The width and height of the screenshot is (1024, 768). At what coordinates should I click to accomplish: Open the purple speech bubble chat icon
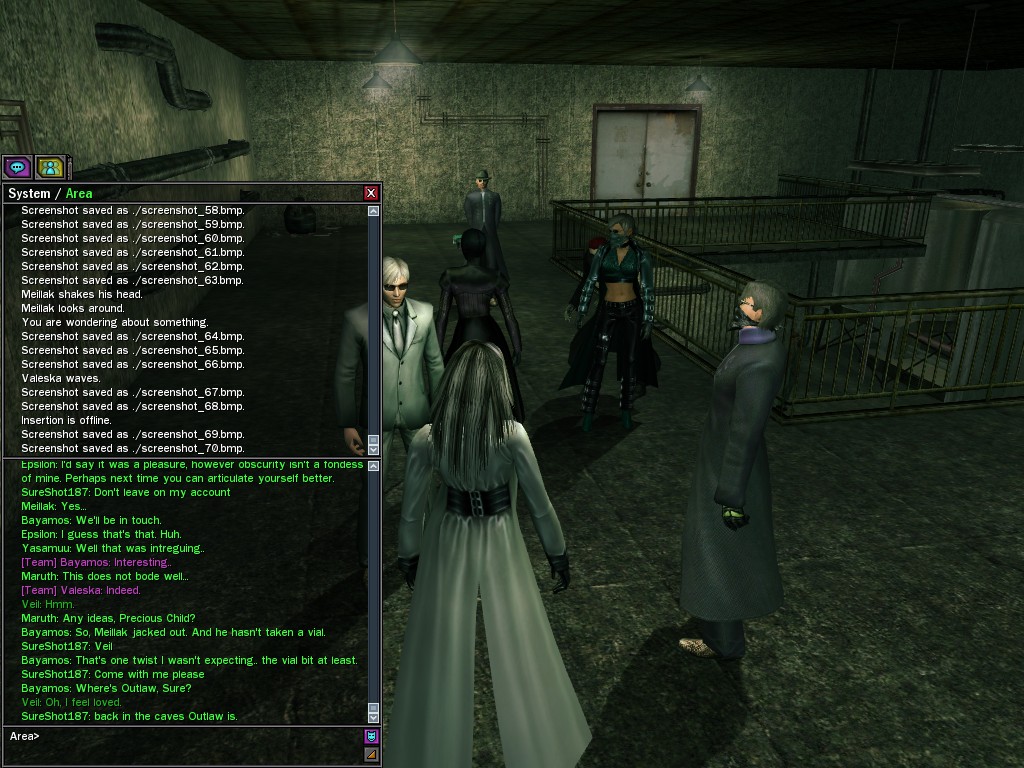click(x=17, y=167)
